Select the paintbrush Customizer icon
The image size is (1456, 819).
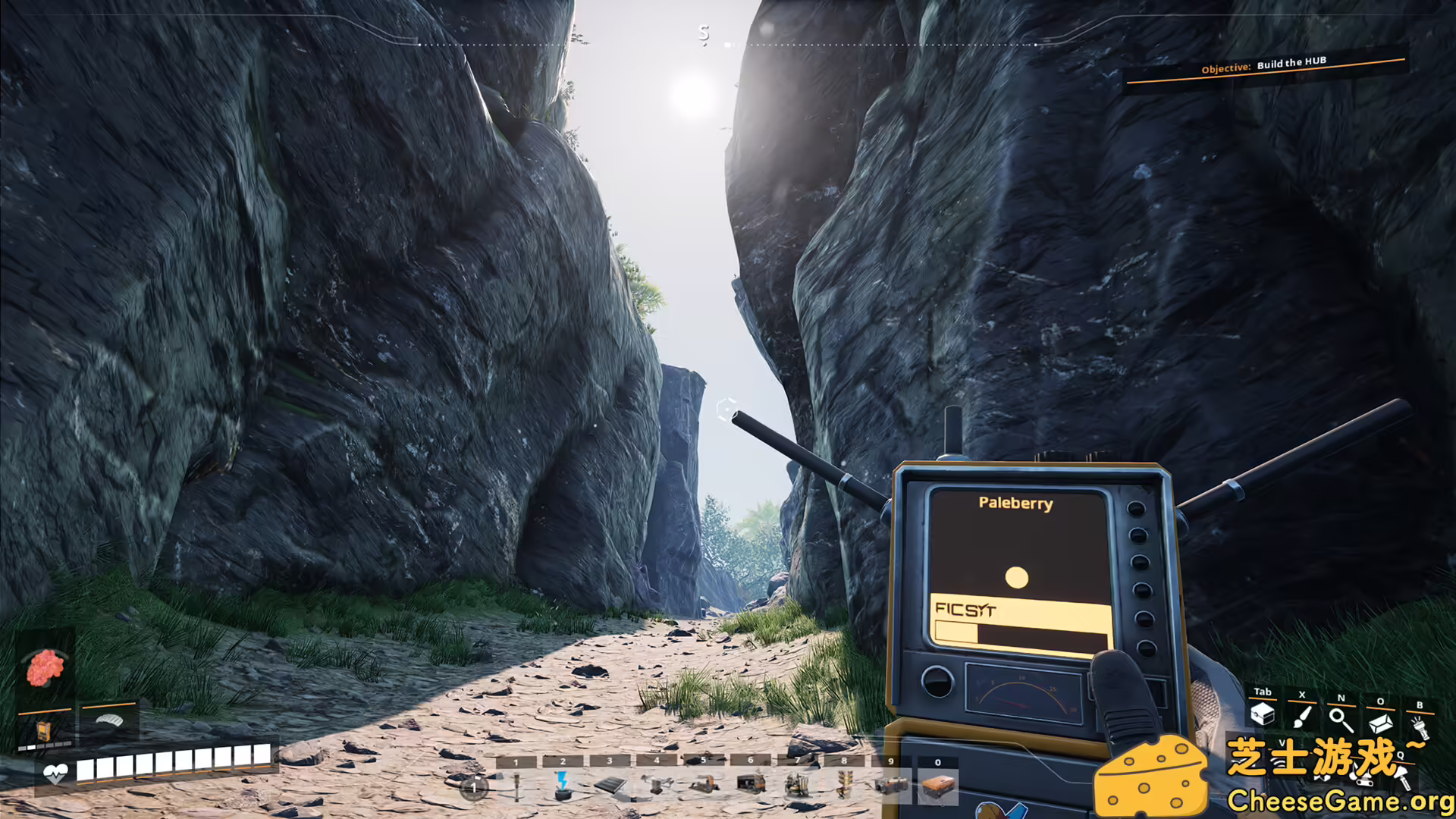pos(1302,717)
